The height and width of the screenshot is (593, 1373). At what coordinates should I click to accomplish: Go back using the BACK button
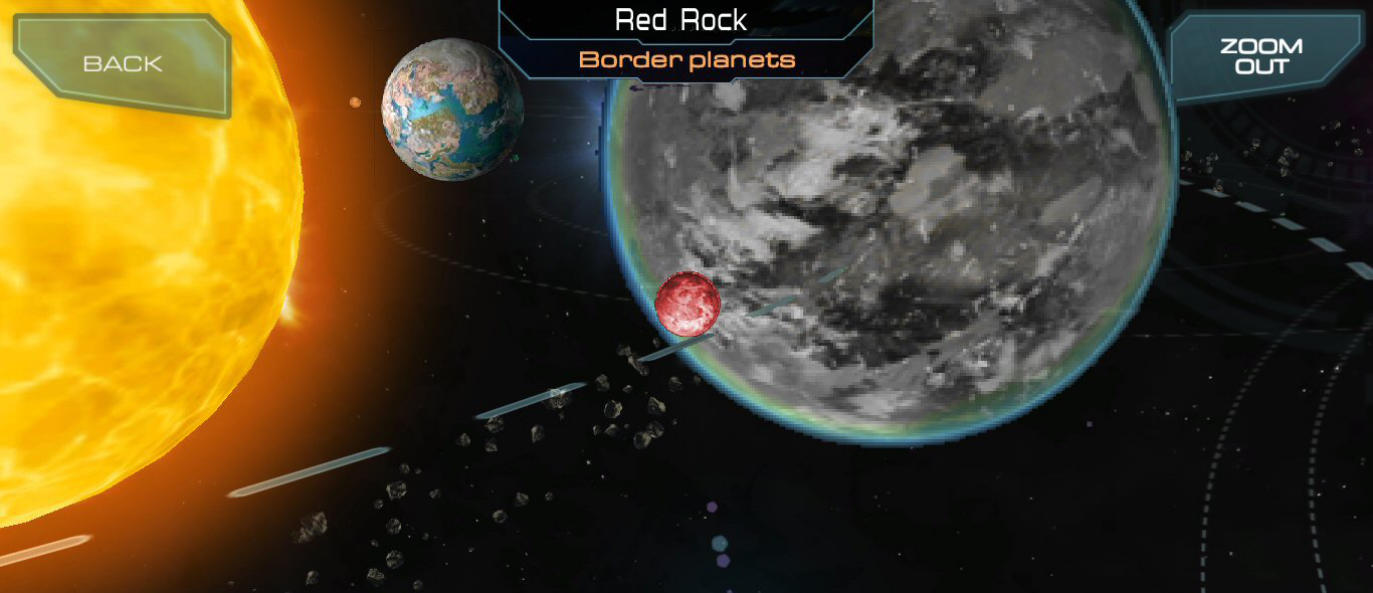[122, 64]
